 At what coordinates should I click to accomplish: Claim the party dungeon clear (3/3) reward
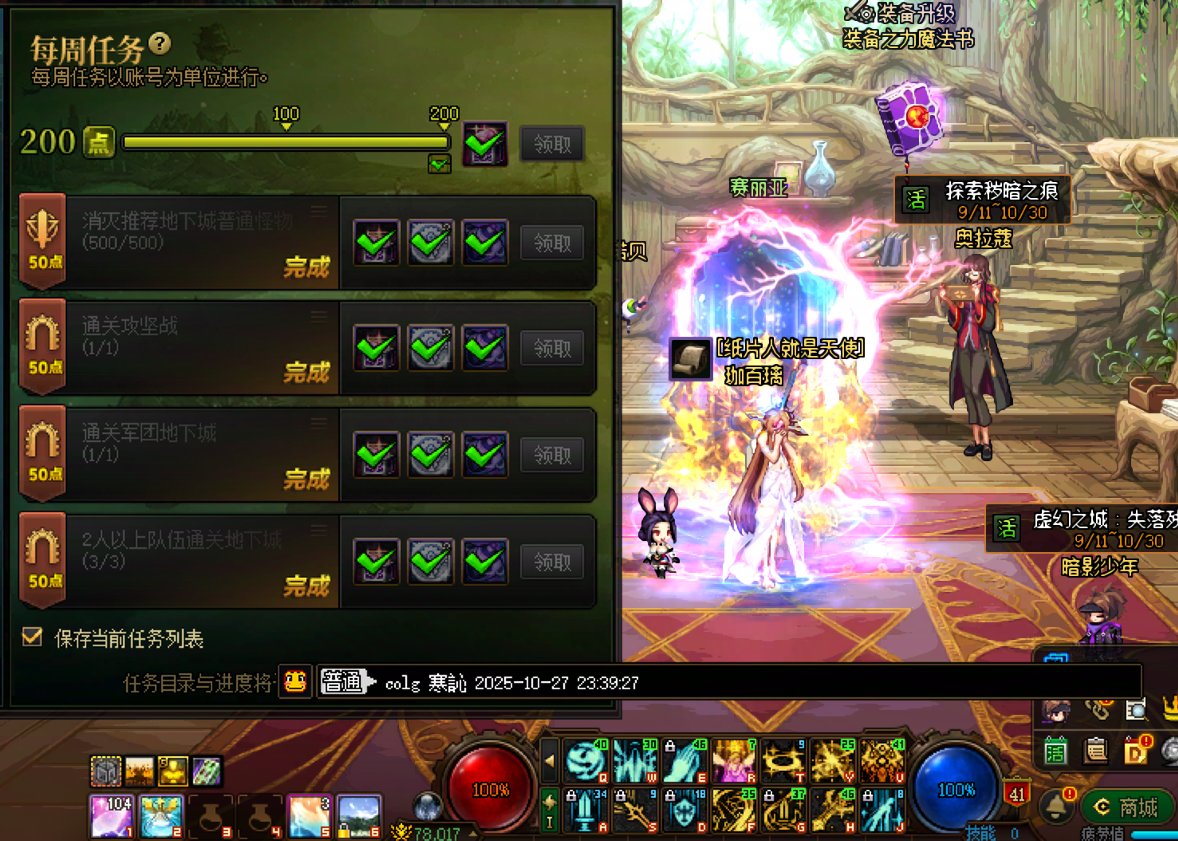tap(552, 562)
